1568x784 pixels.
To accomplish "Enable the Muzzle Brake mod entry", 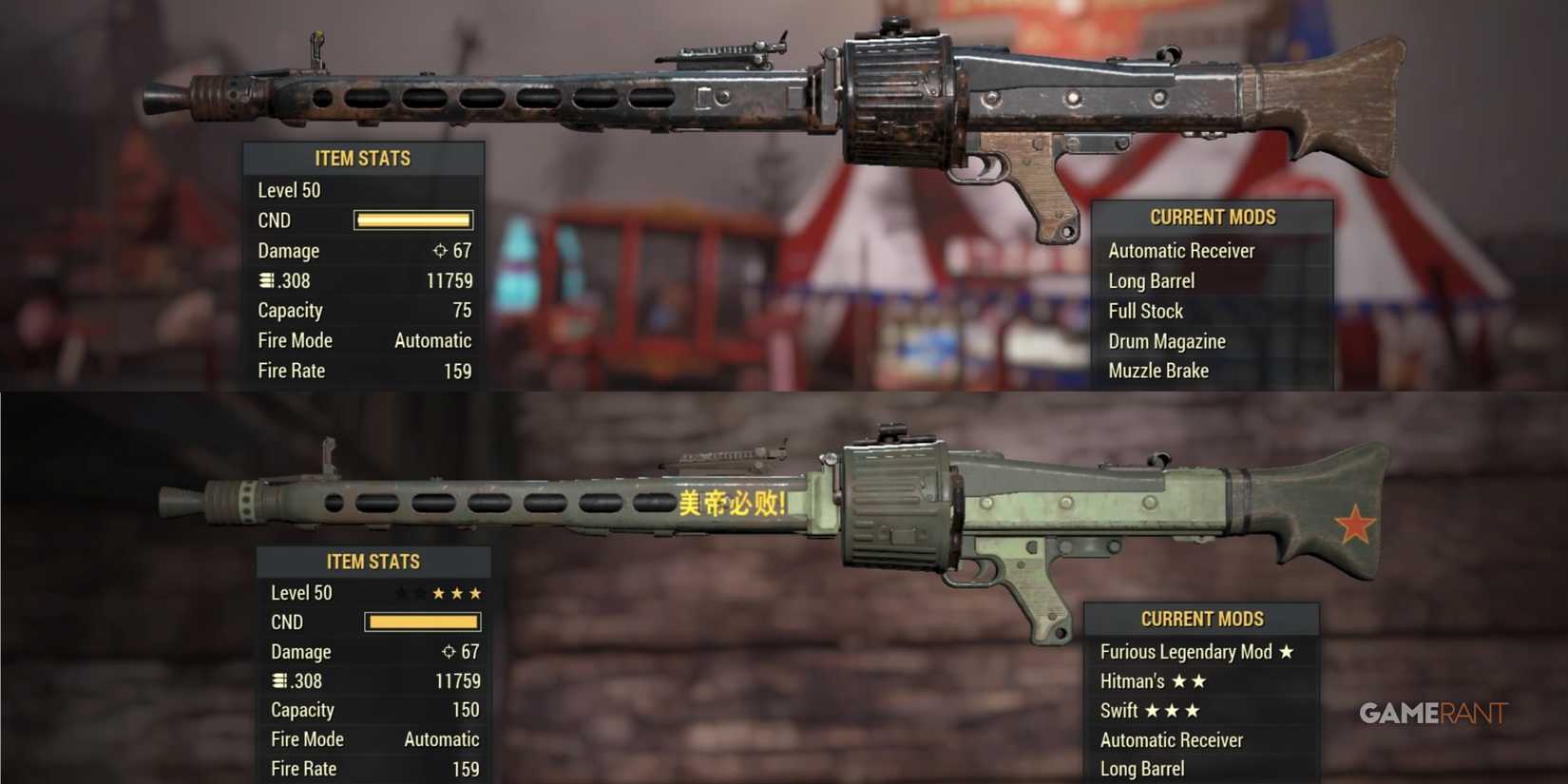I will 1157,371.
